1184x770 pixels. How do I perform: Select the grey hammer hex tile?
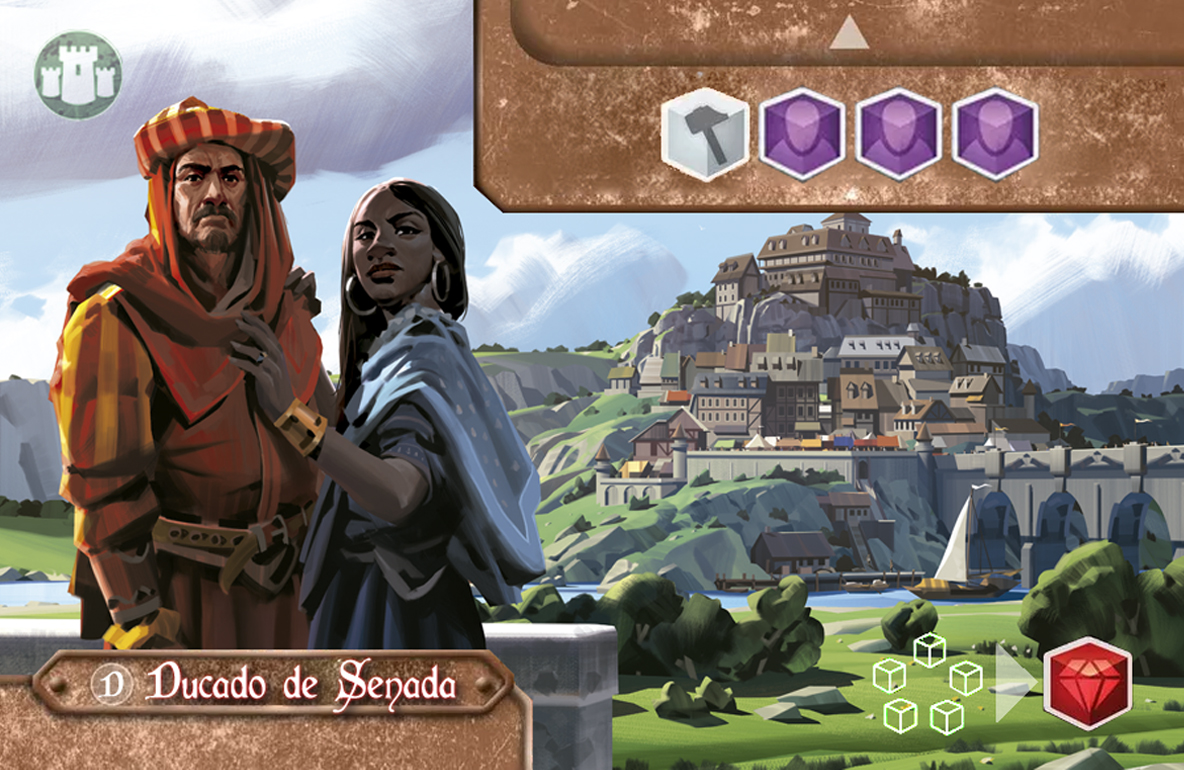point(705,134)
